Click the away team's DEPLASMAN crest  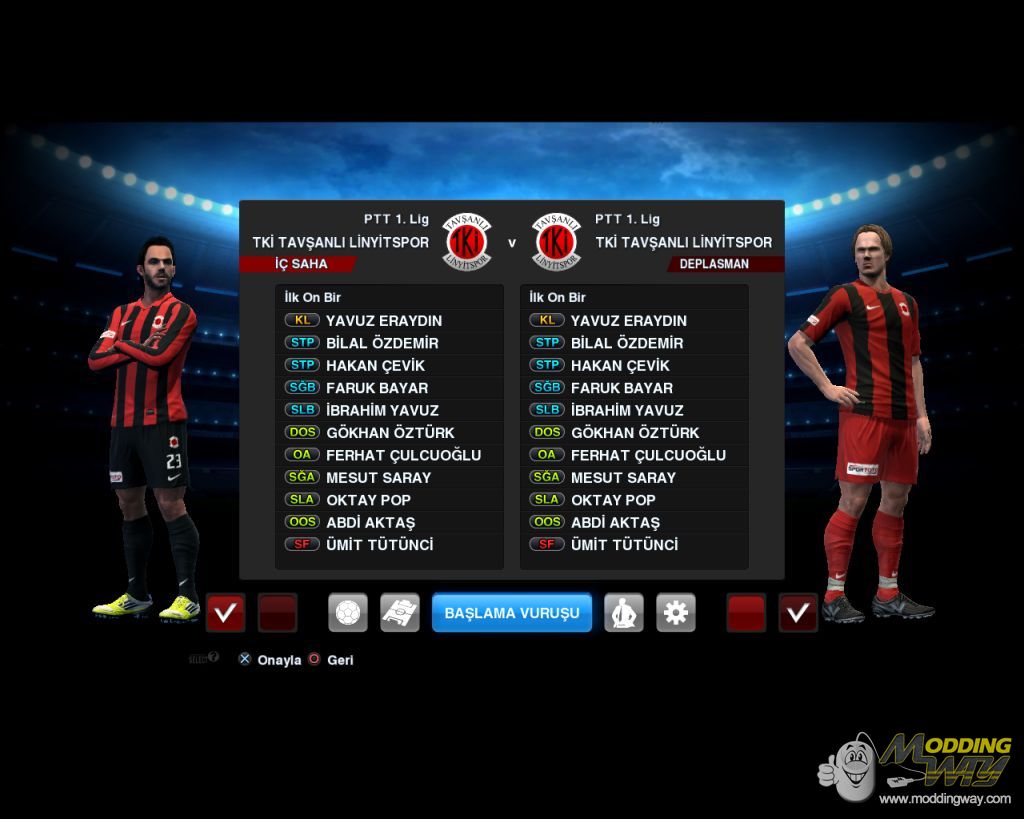[557, 243]
